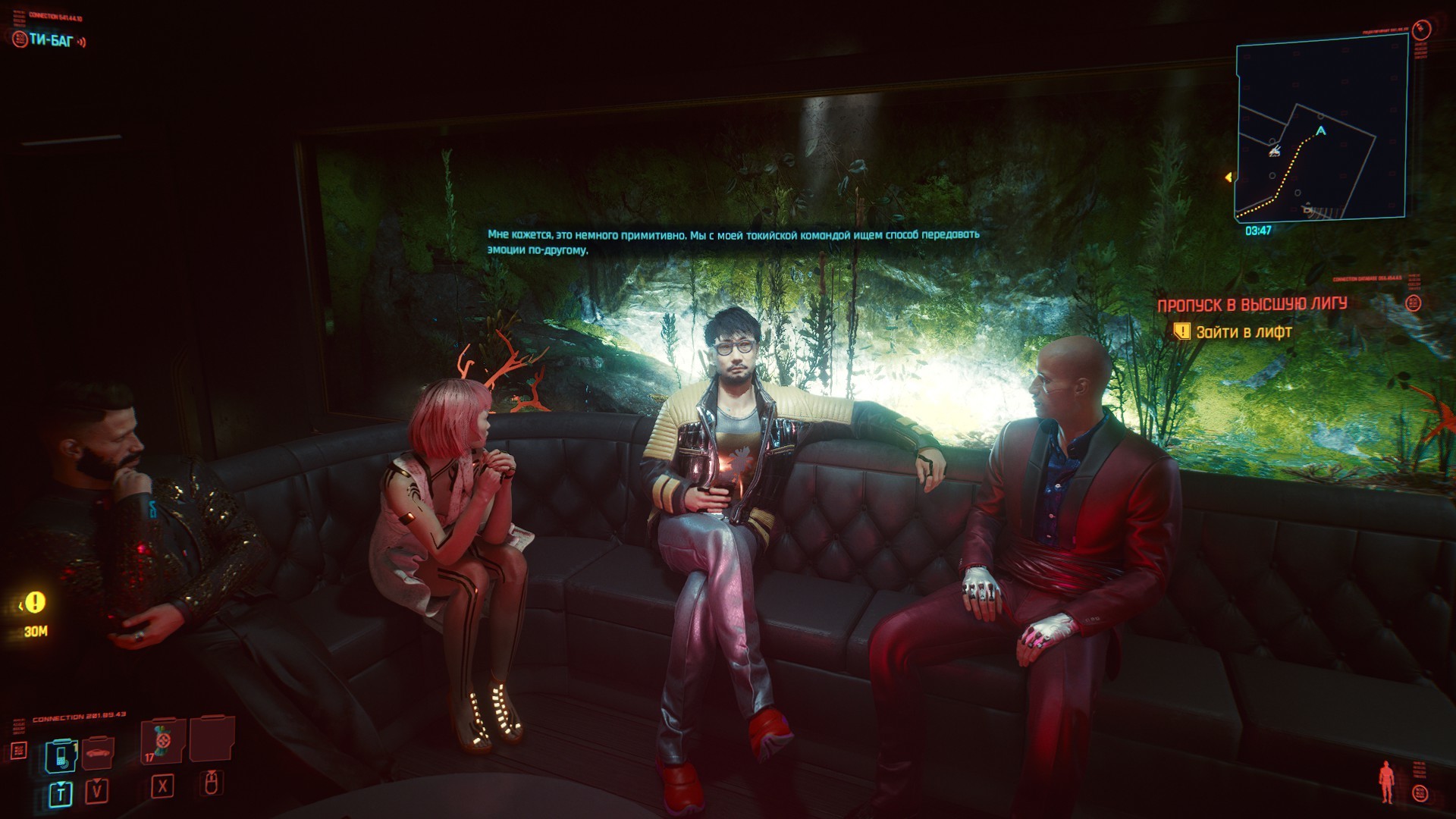The height and width of the screenshot is (819, 1456).
Task: Click the yellow exclamation alert icon
Action: pyautogui.click(x=35, y=603)
